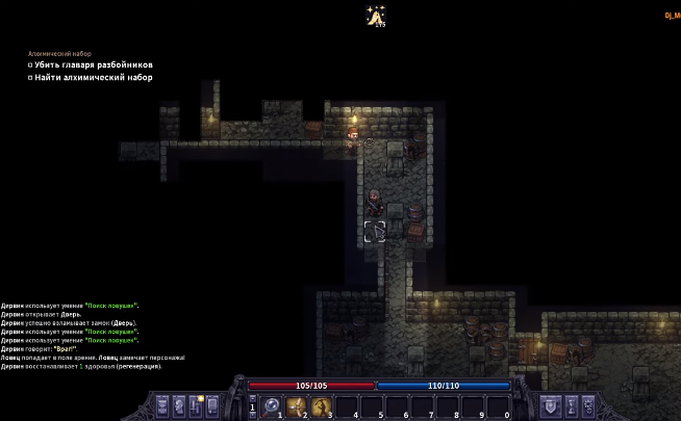681x421 pixels.
Task: Select the quest objective about killing the bandit leader
Action: click(x=90, y=64)
